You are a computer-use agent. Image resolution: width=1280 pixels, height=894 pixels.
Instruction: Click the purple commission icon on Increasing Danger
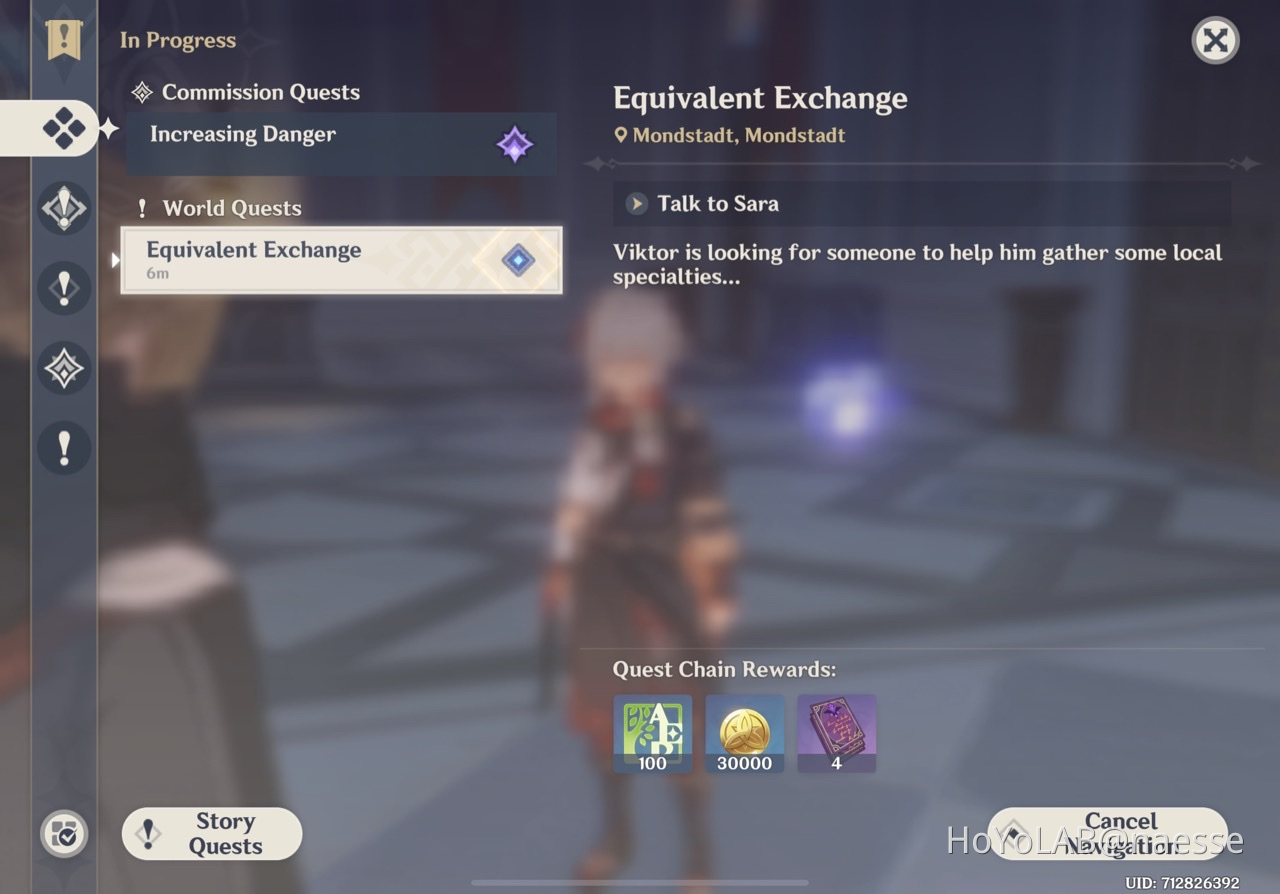coord(516,144)
